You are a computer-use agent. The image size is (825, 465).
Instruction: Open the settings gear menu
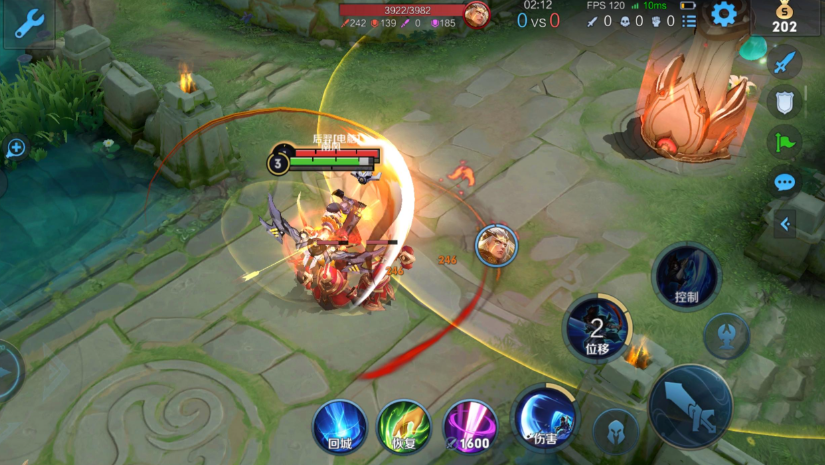723,14
